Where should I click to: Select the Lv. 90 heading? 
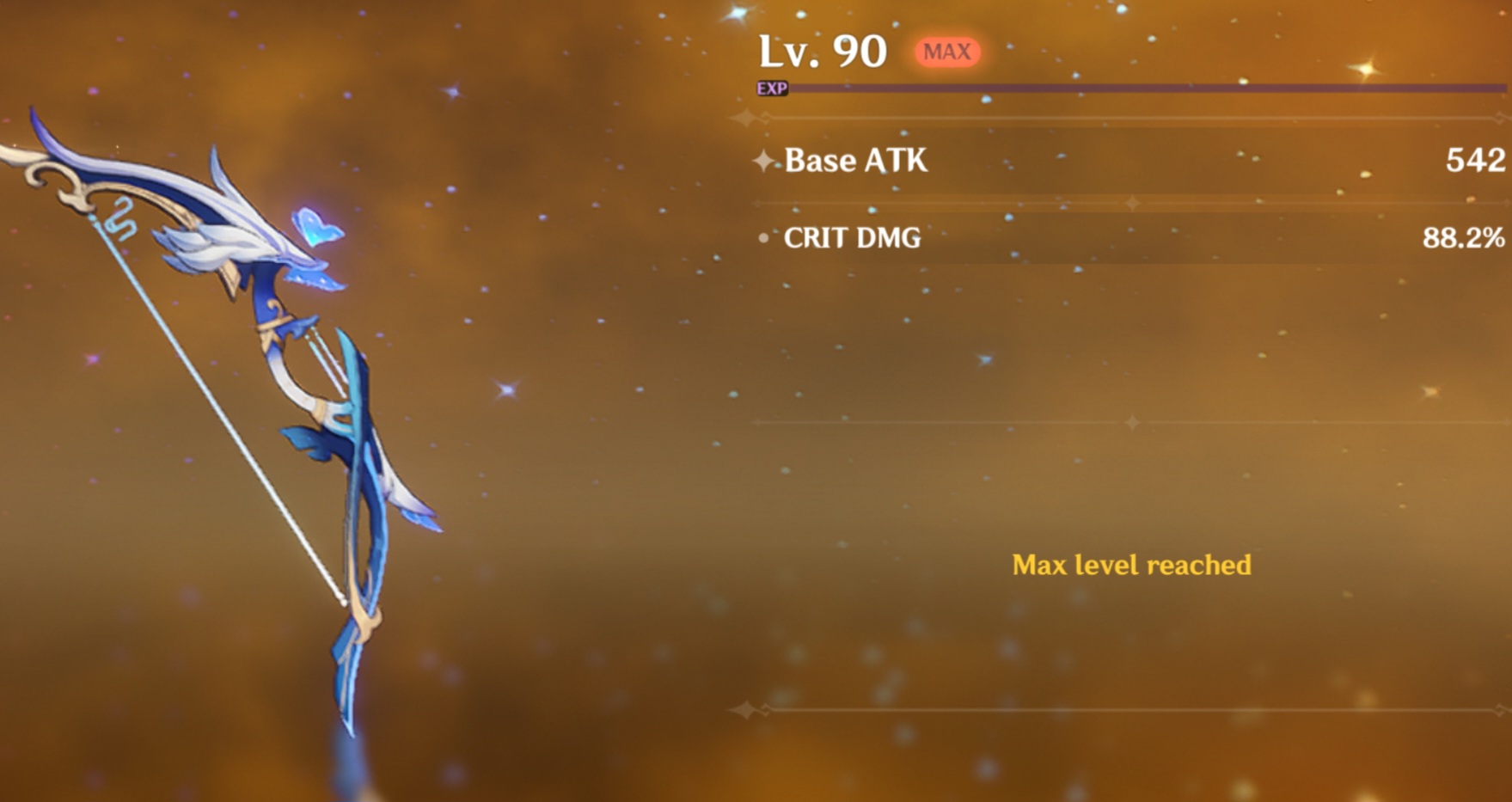click(x=823, y=50)
